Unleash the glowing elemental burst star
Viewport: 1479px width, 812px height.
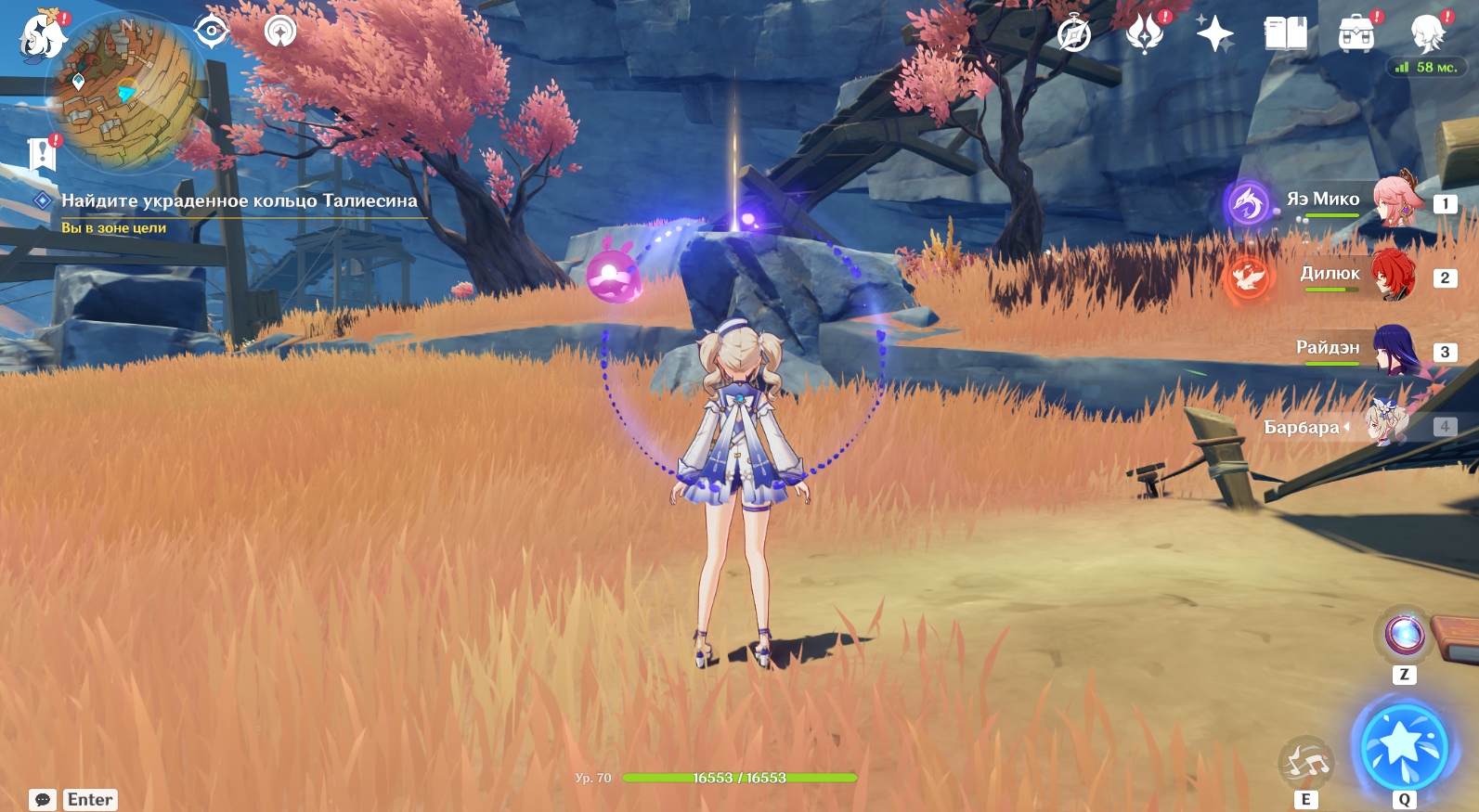click(1403, 745)
